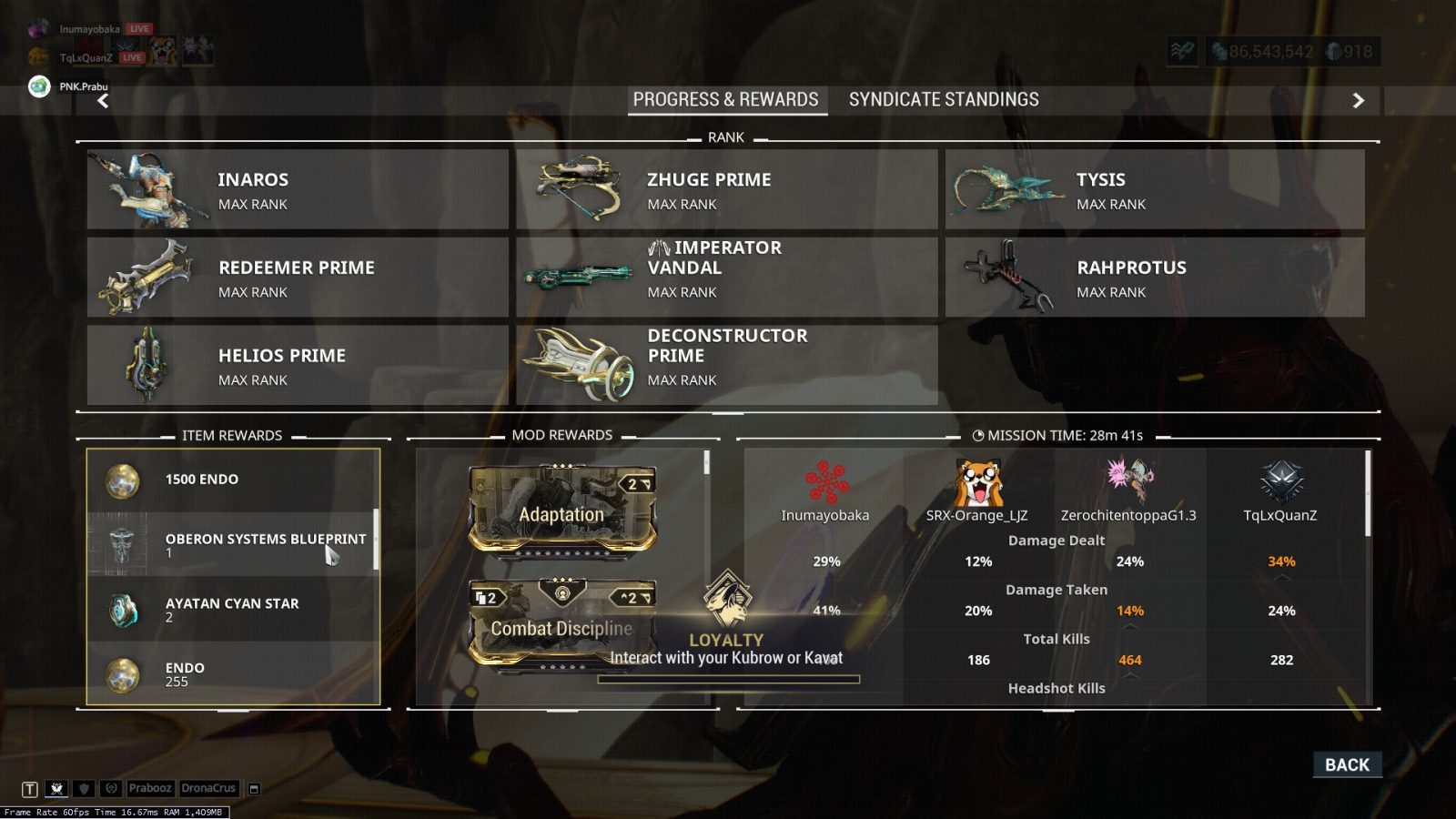Go to previous page with left arrow
Image resolution: width=1456 pixels, height=819 pixels.
tap(103, 100)
